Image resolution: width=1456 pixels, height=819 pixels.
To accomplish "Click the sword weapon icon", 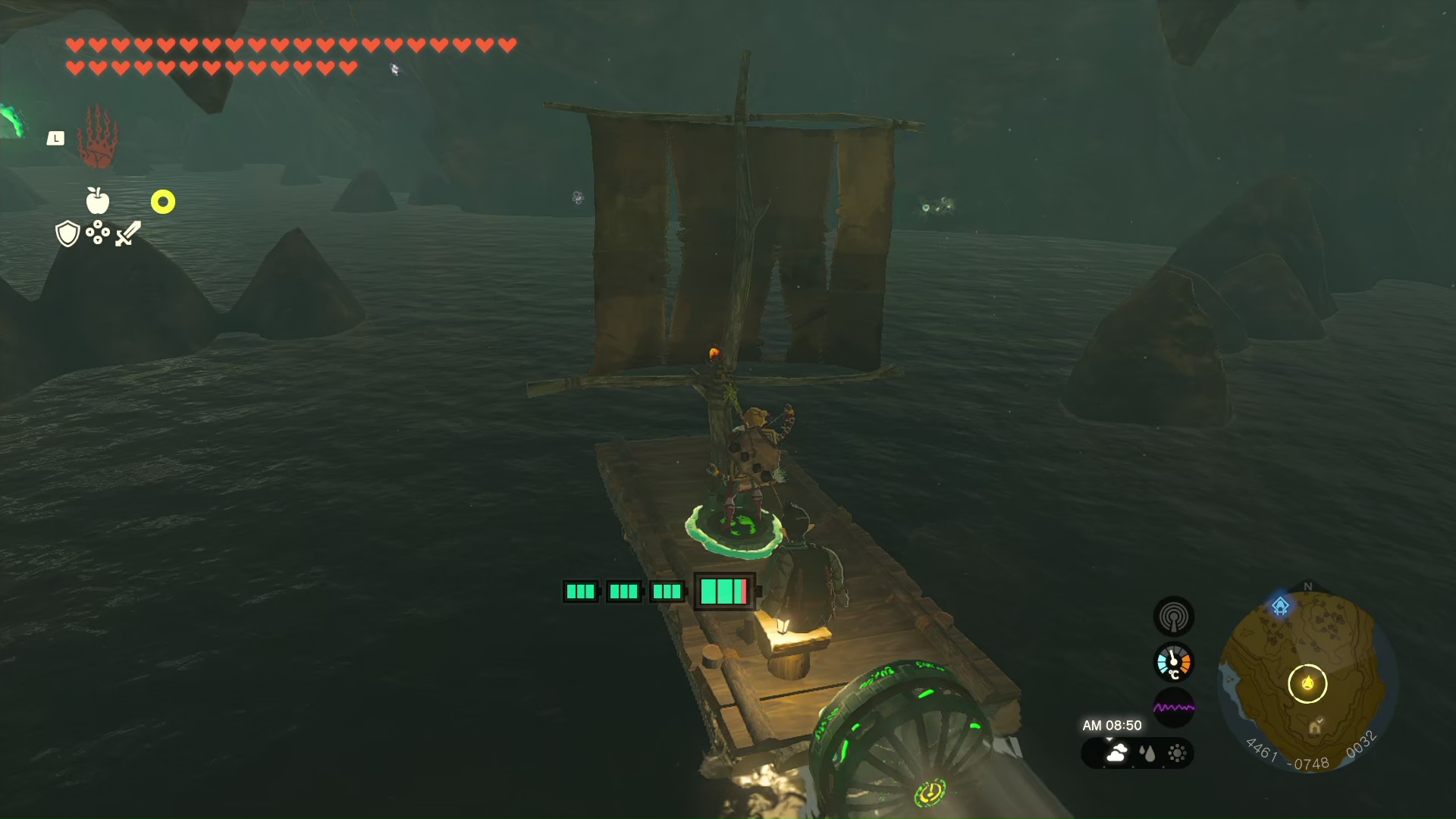I will pos(128,234).
